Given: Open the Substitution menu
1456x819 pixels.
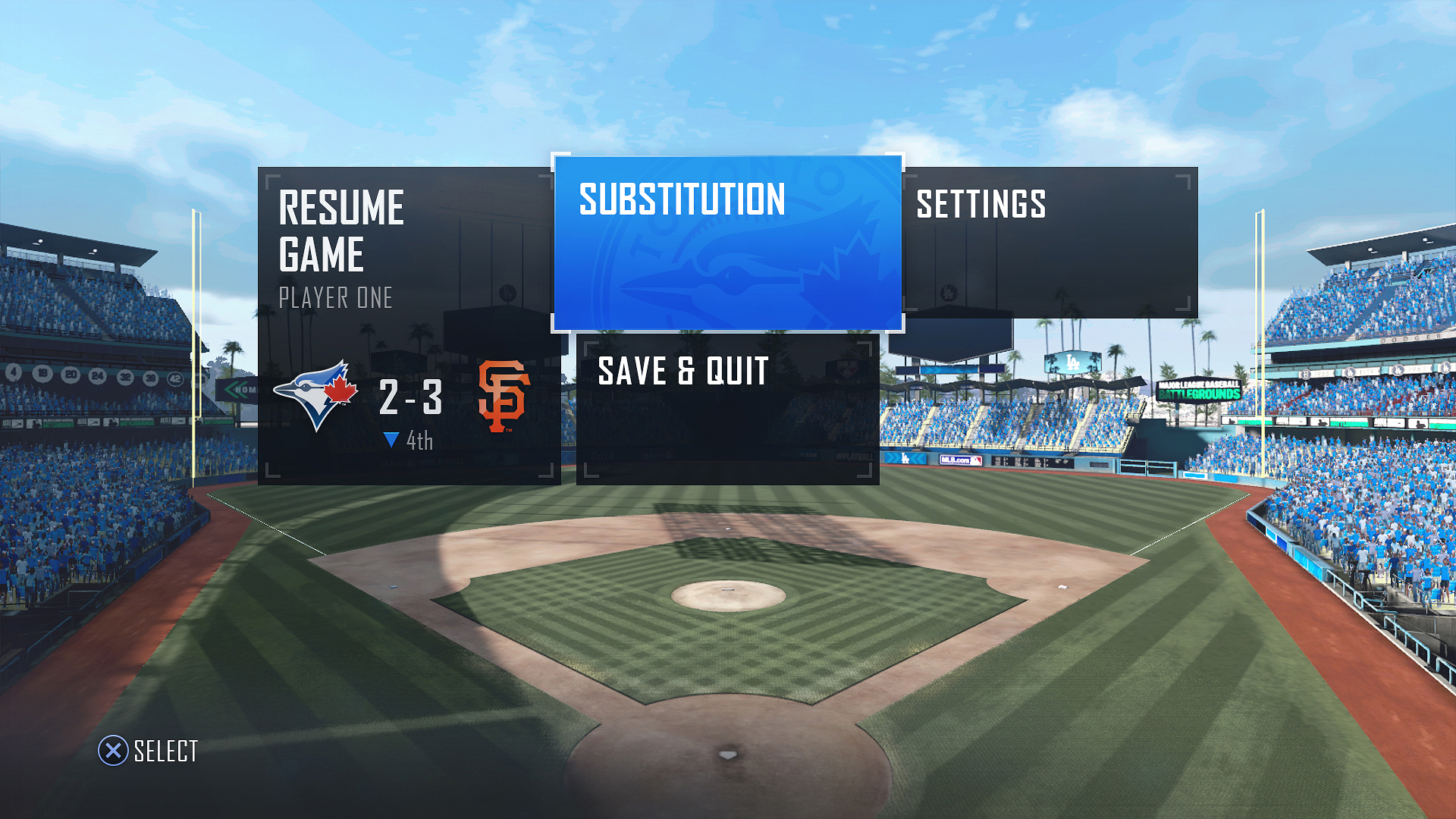Looking at the screenshot, I should [728, 244].
